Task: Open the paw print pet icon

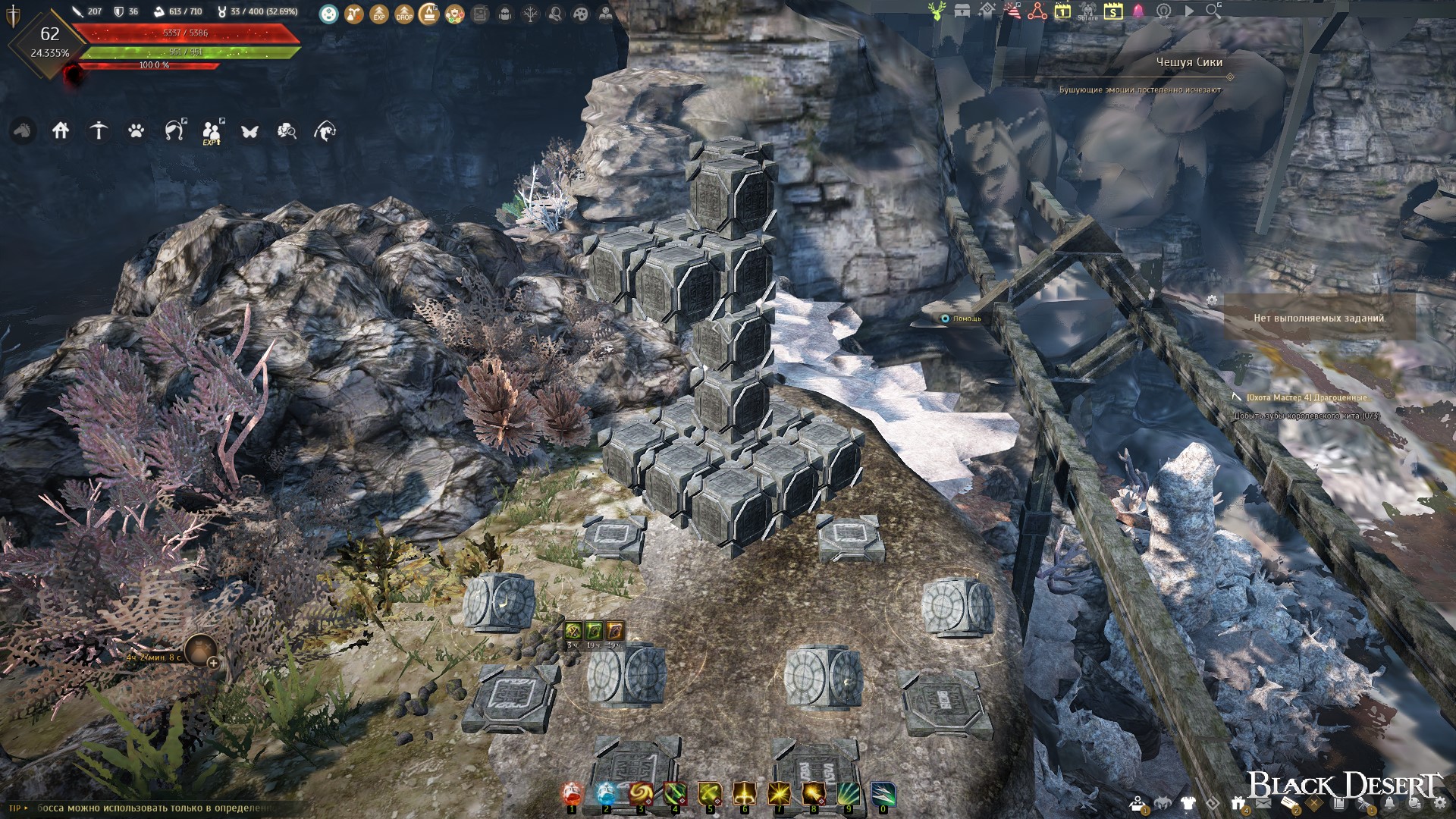Action: tap(136, 131)
